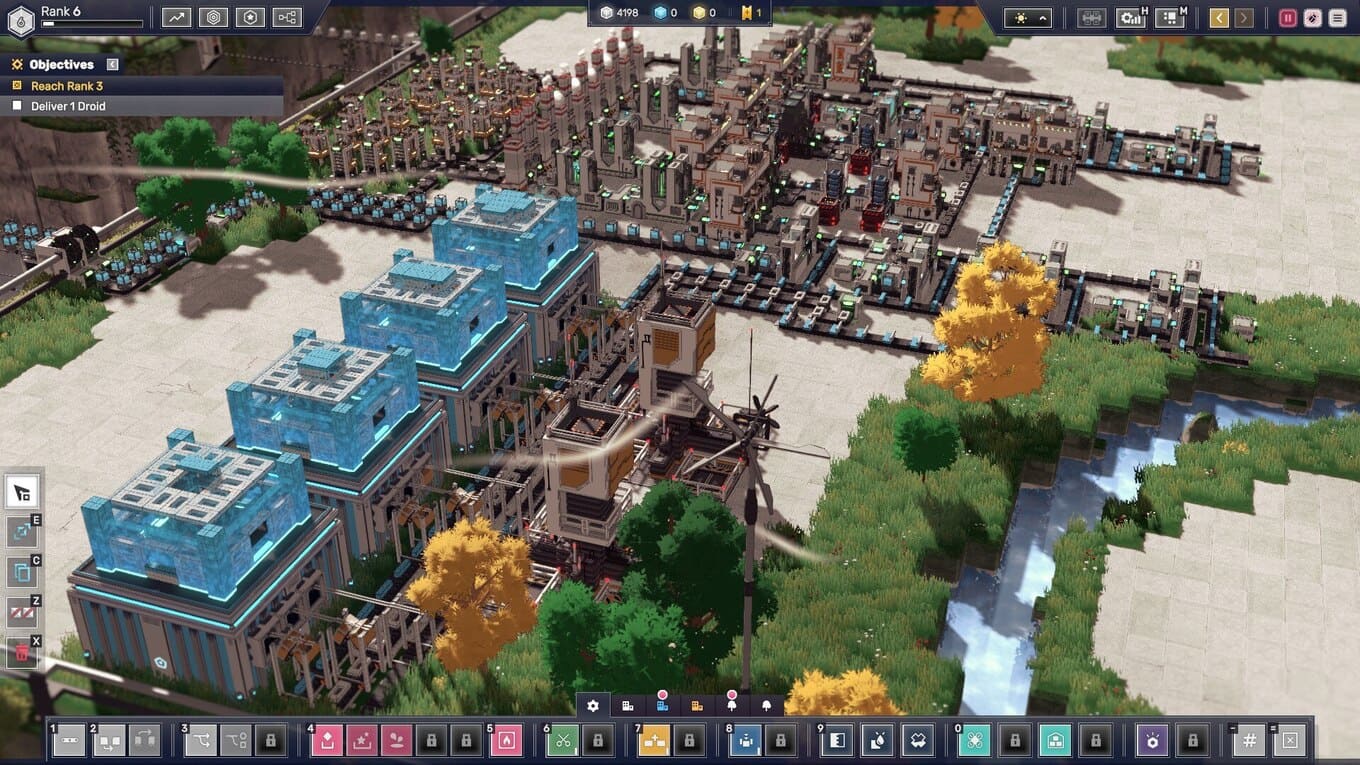The width and height of the screenshot is (1360, 765).
Task: Pick the green scissors cutter building
Action: 564,740
